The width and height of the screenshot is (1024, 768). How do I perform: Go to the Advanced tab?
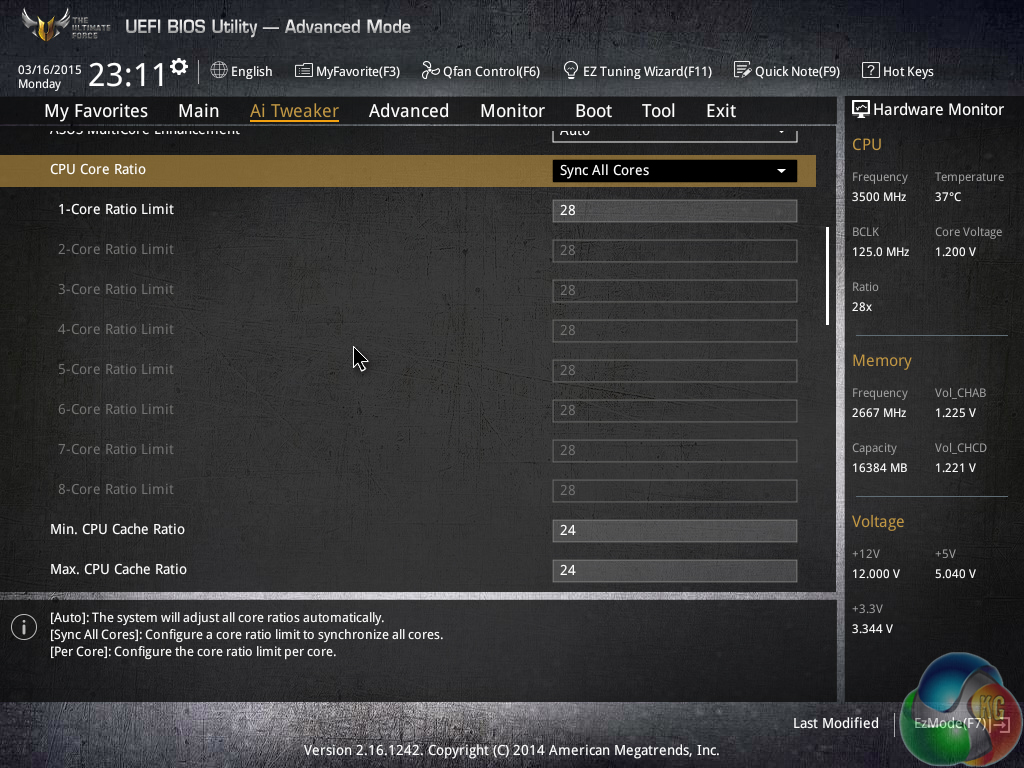408,111
